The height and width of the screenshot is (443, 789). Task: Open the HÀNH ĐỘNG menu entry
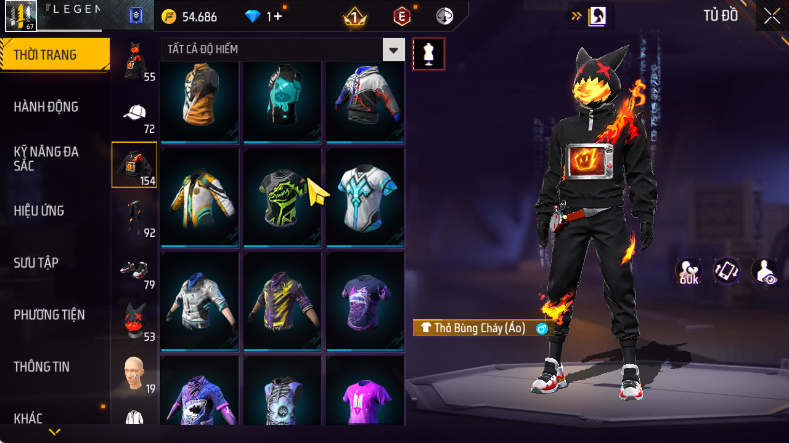[46, 107]
